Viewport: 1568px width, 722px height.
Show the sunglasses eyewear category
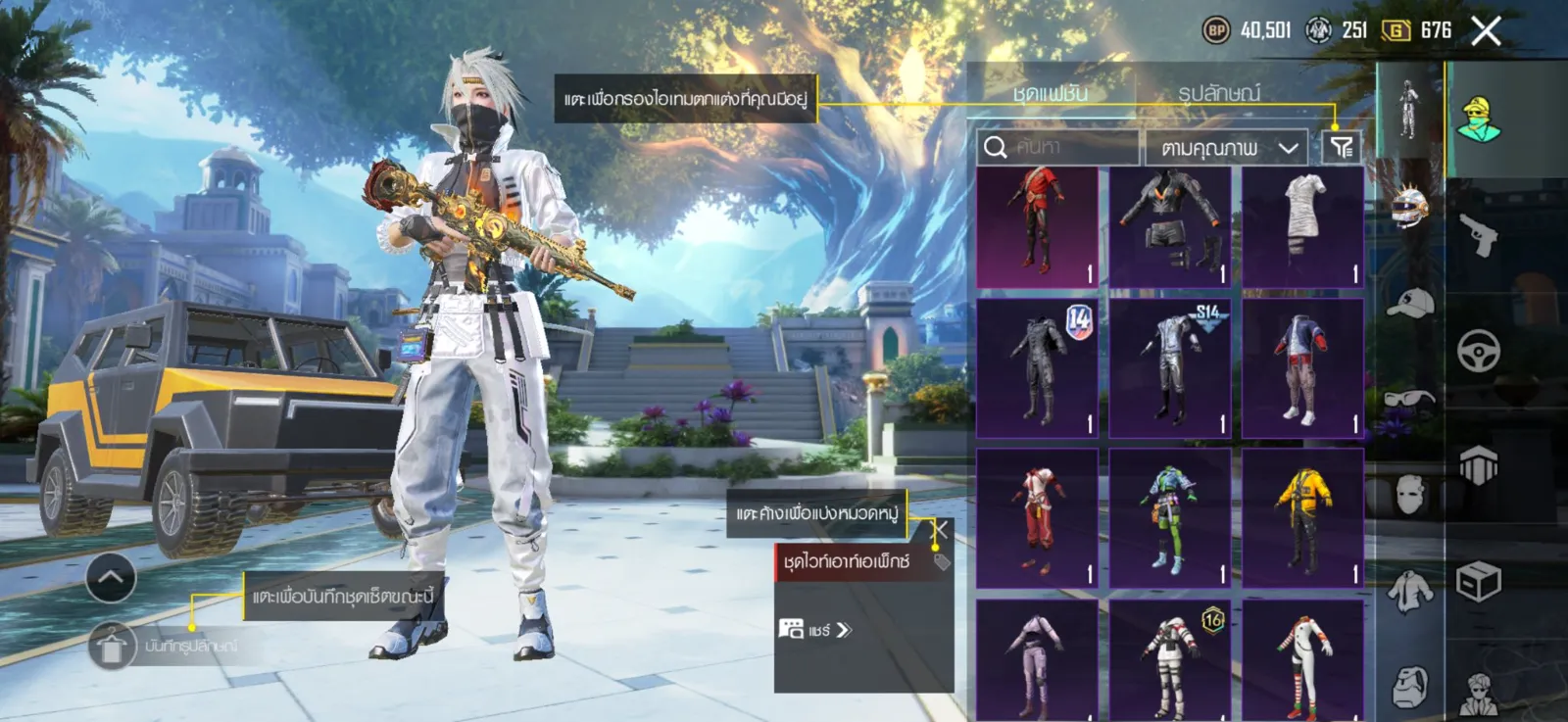click(1410, 400)
